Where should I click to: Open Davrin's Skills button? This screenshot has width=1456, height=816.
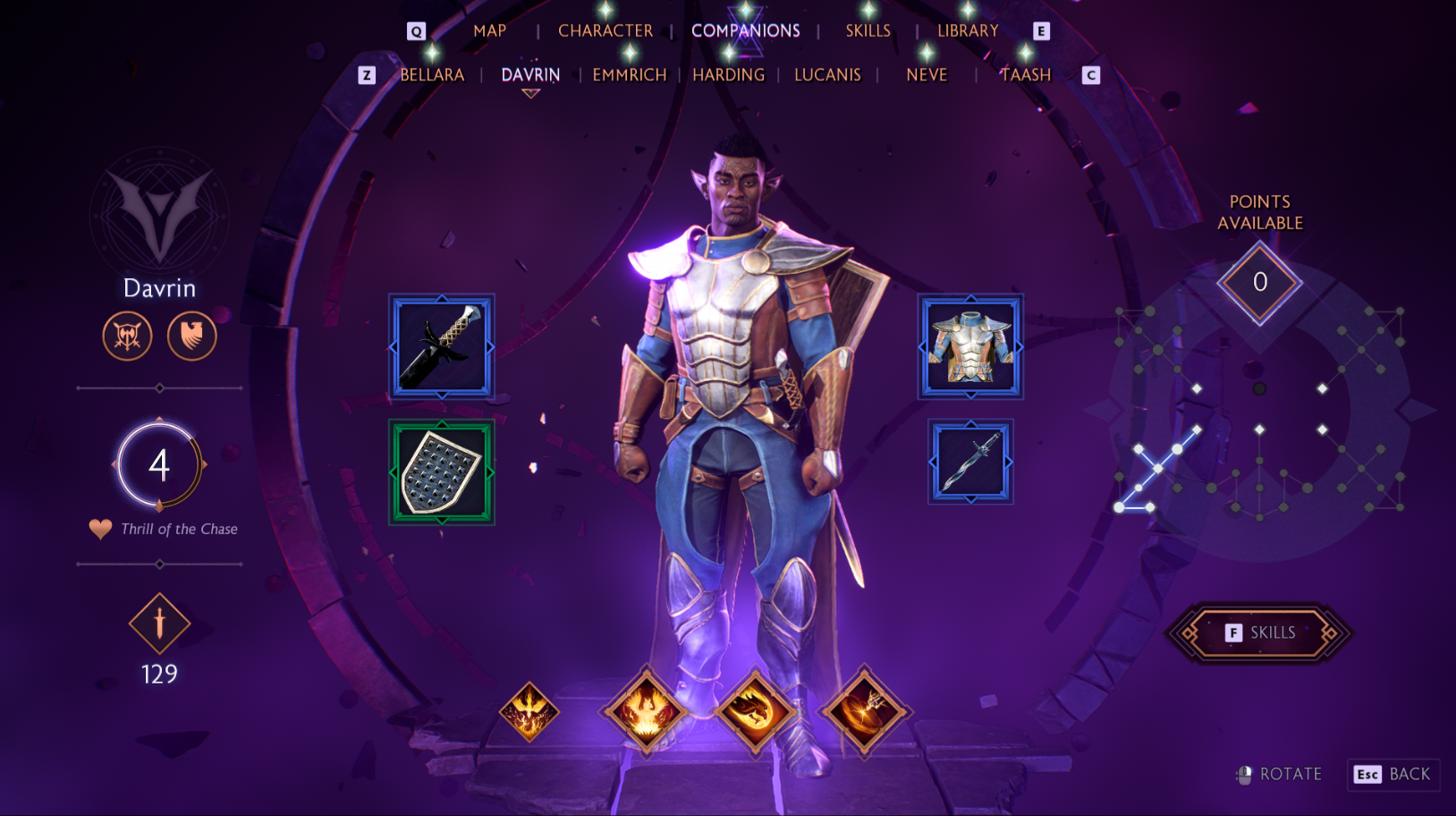point(1260,633)
